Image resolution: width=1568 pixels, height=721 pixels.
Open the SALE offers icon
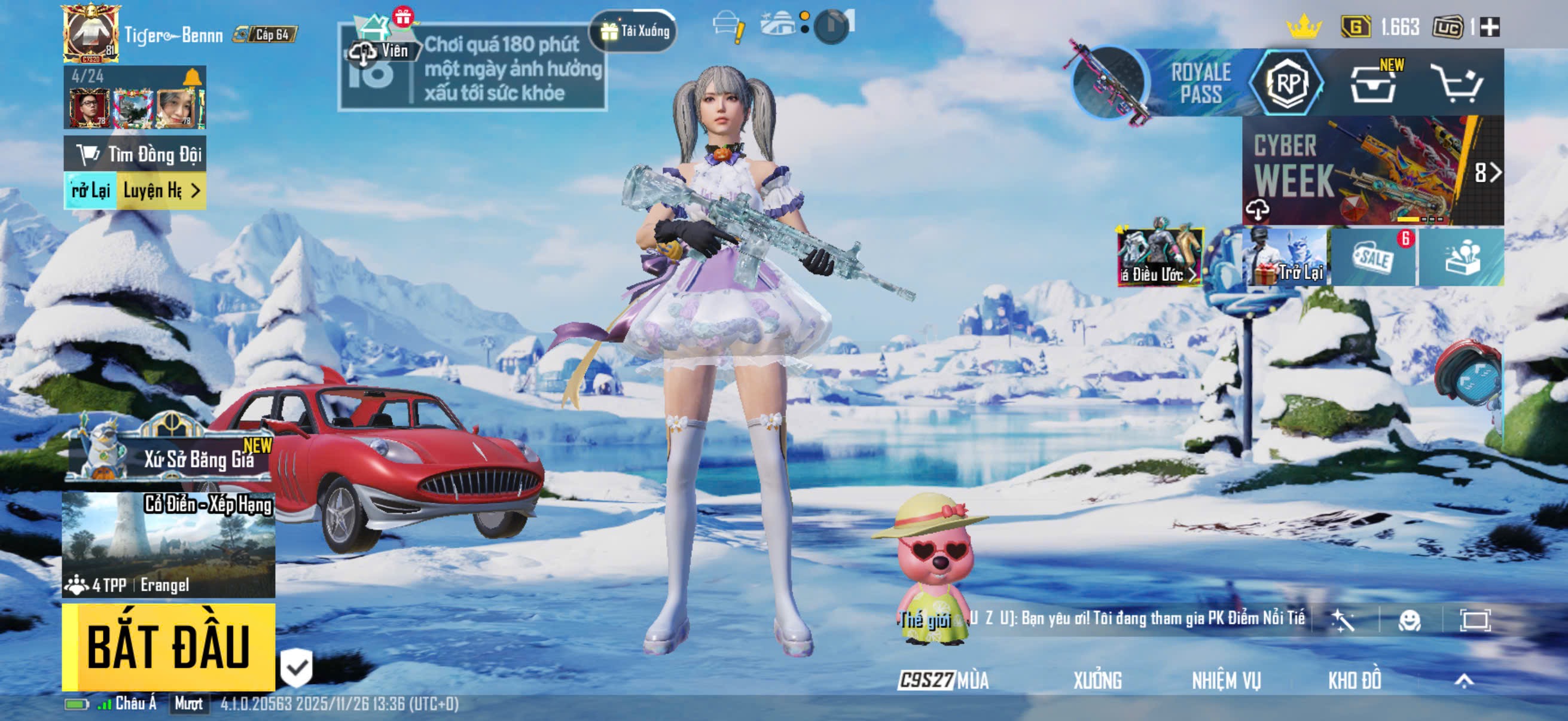point(1374,257)
